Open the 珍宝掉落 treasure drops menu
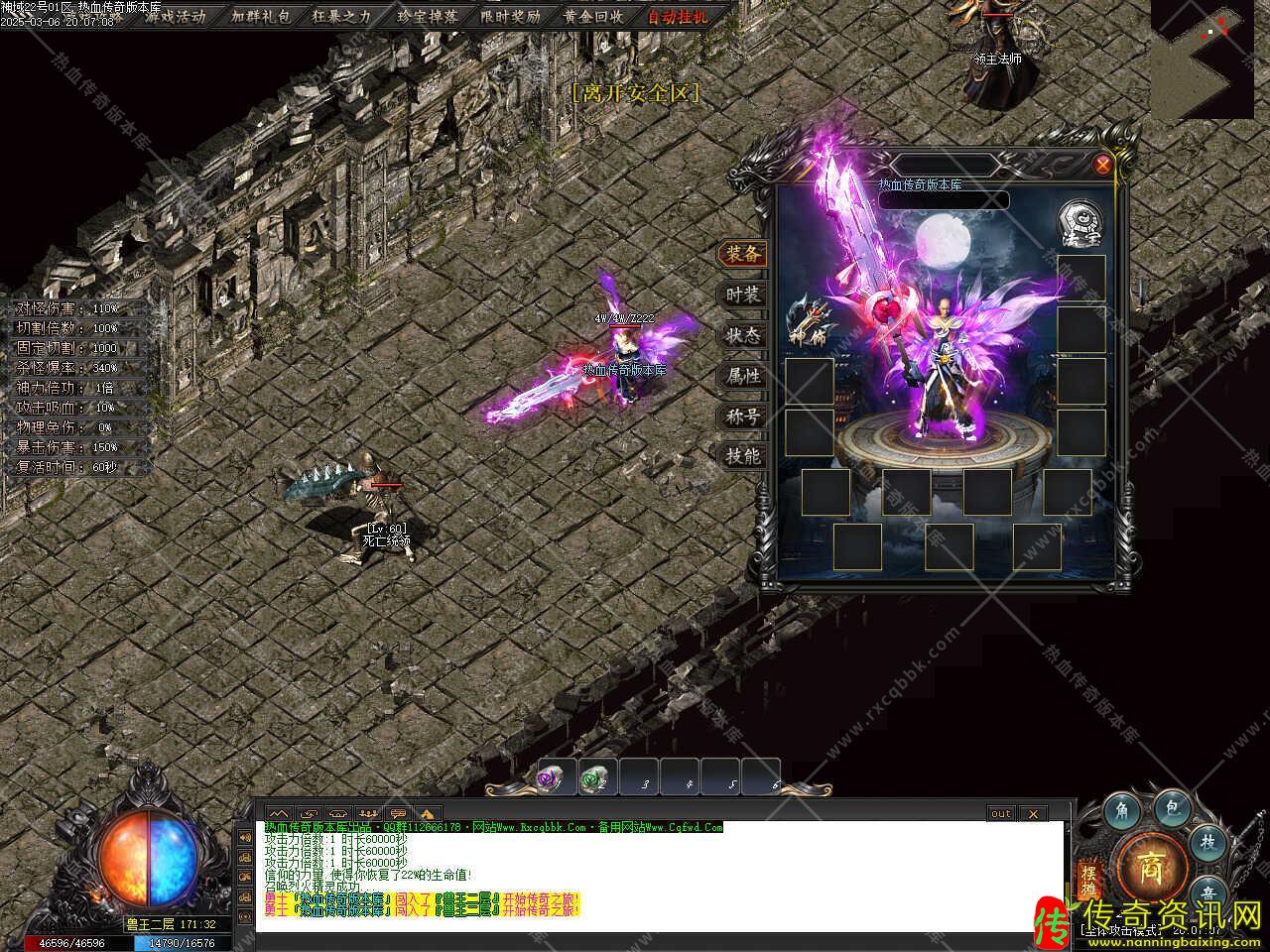The width and height of the screenshot is (1270, 952). pos(427,16)
